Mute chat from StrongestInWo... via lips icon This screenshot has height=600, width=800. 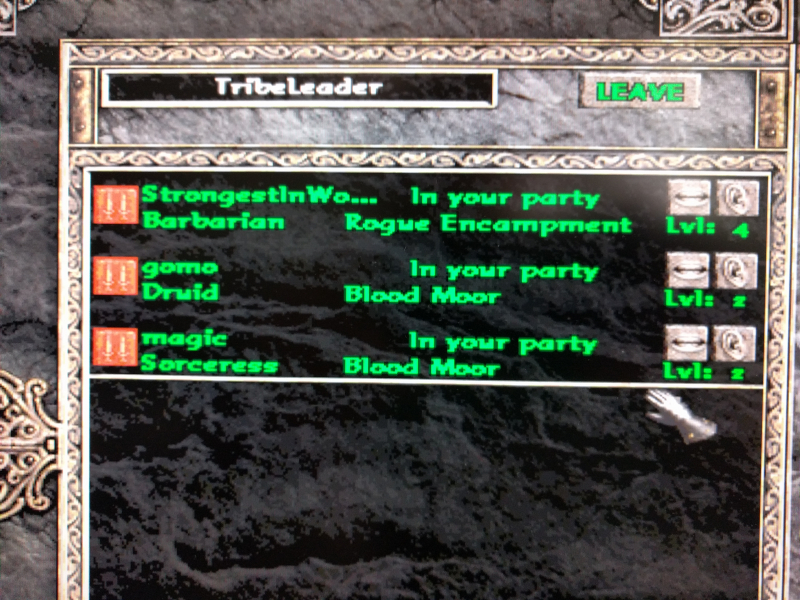(x=688, y=197)
